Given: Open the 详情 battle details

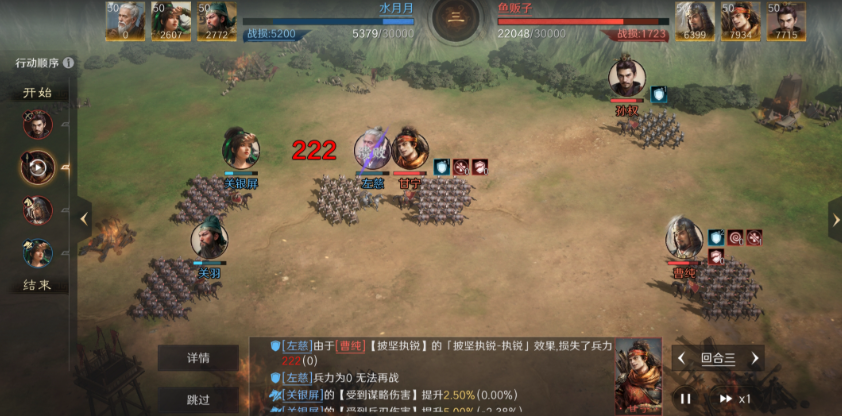Looking at the screenshot, I should click(198, 358).
